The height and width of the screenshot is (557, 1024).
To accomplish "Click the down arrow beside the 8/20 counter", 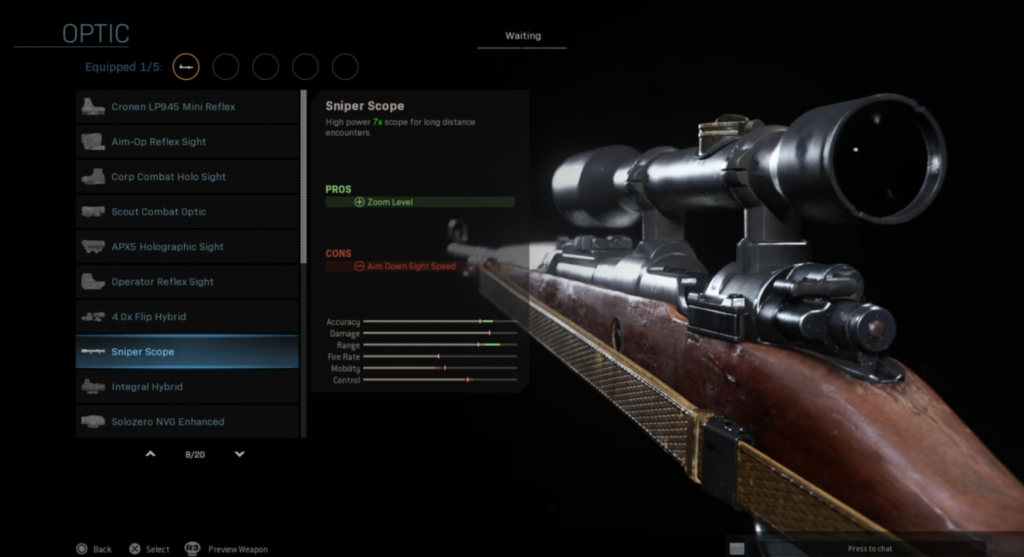I will [239, 454].
